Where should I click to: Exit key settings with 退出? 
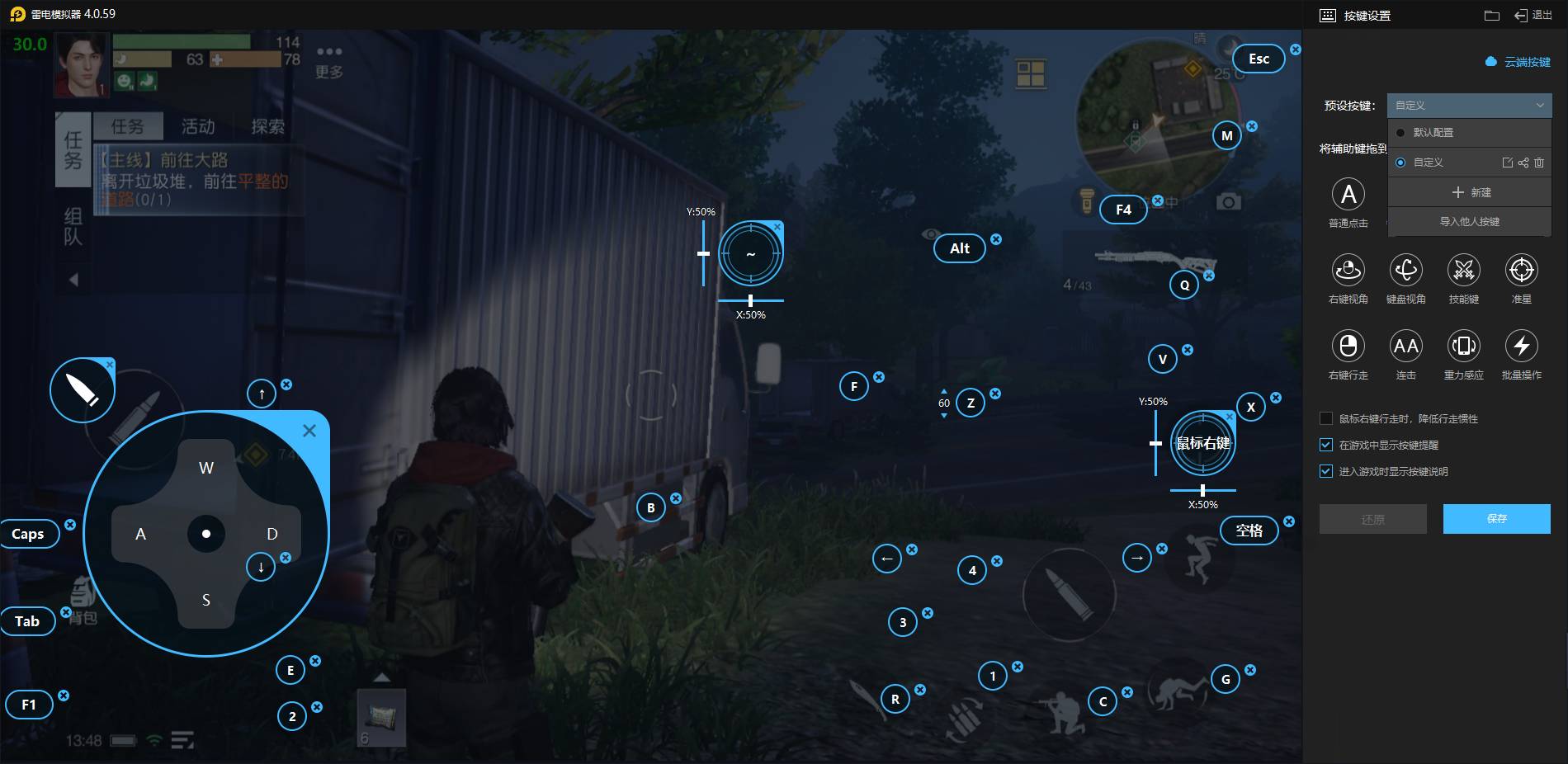(x=1533, y=15)
